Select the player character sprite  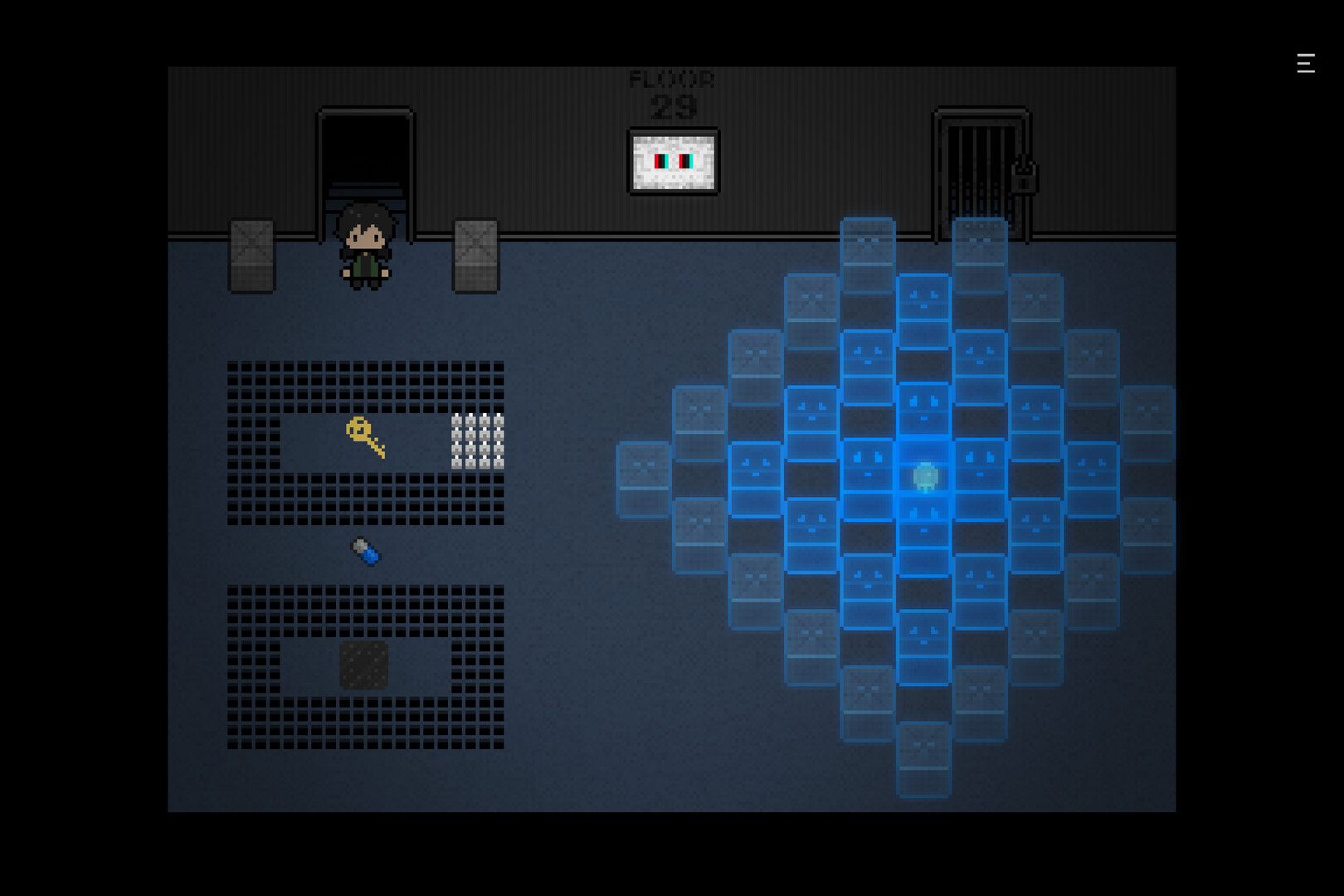pyautogui.click(x=365, y=249)
